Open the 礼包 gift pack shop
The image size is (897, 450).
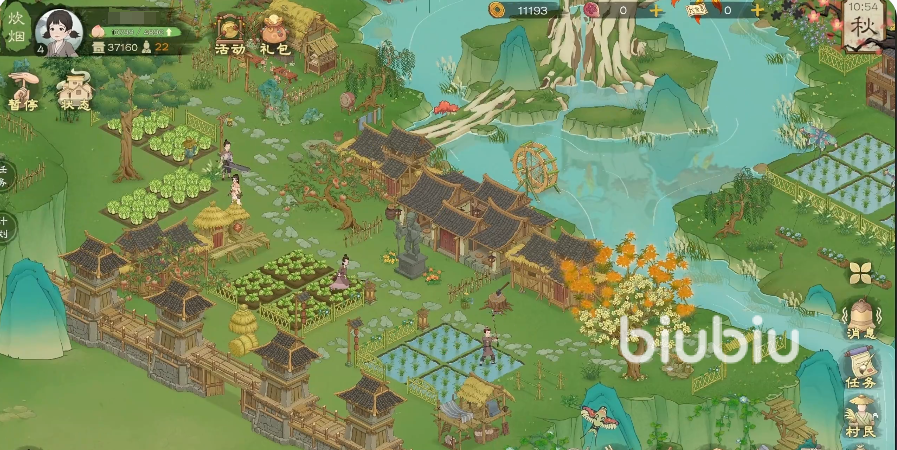[274, 35]
